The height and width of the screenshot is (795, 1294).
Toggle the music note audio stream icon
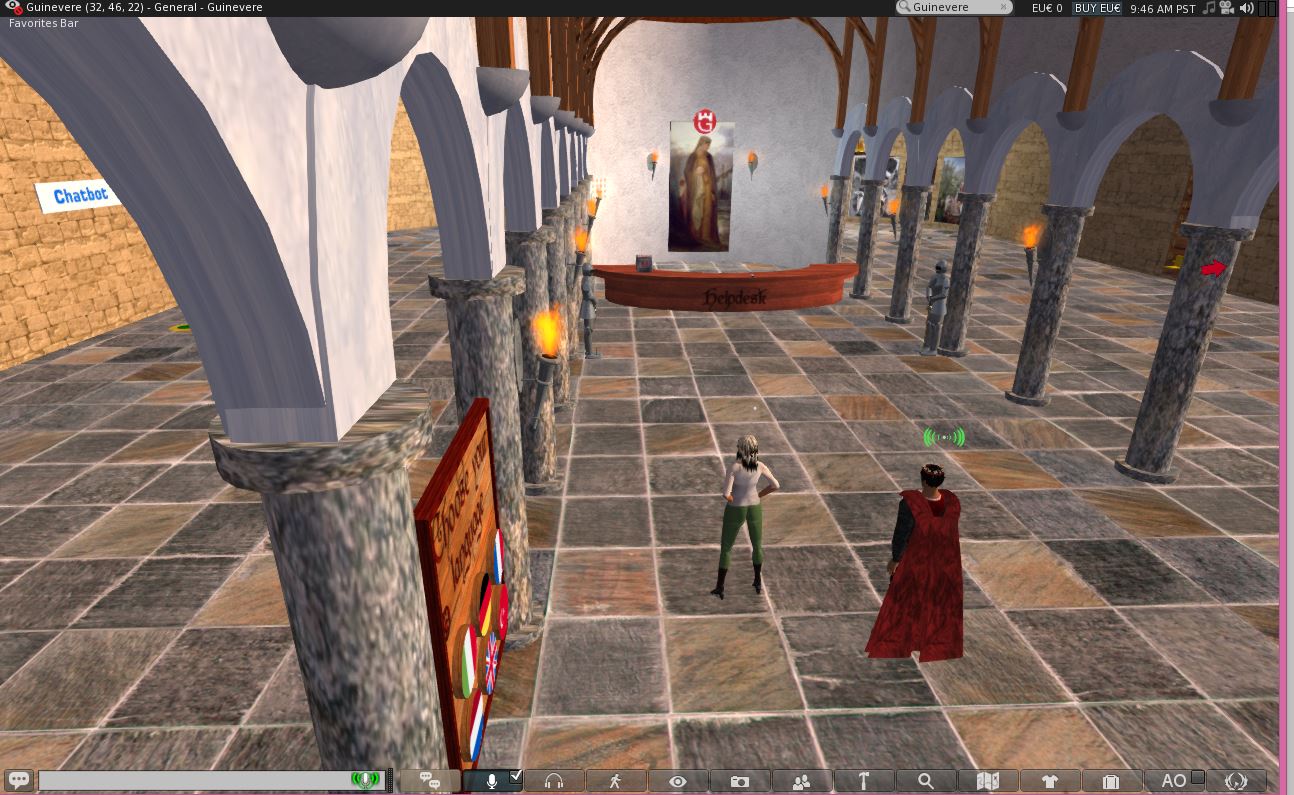tap(1209, 8)
